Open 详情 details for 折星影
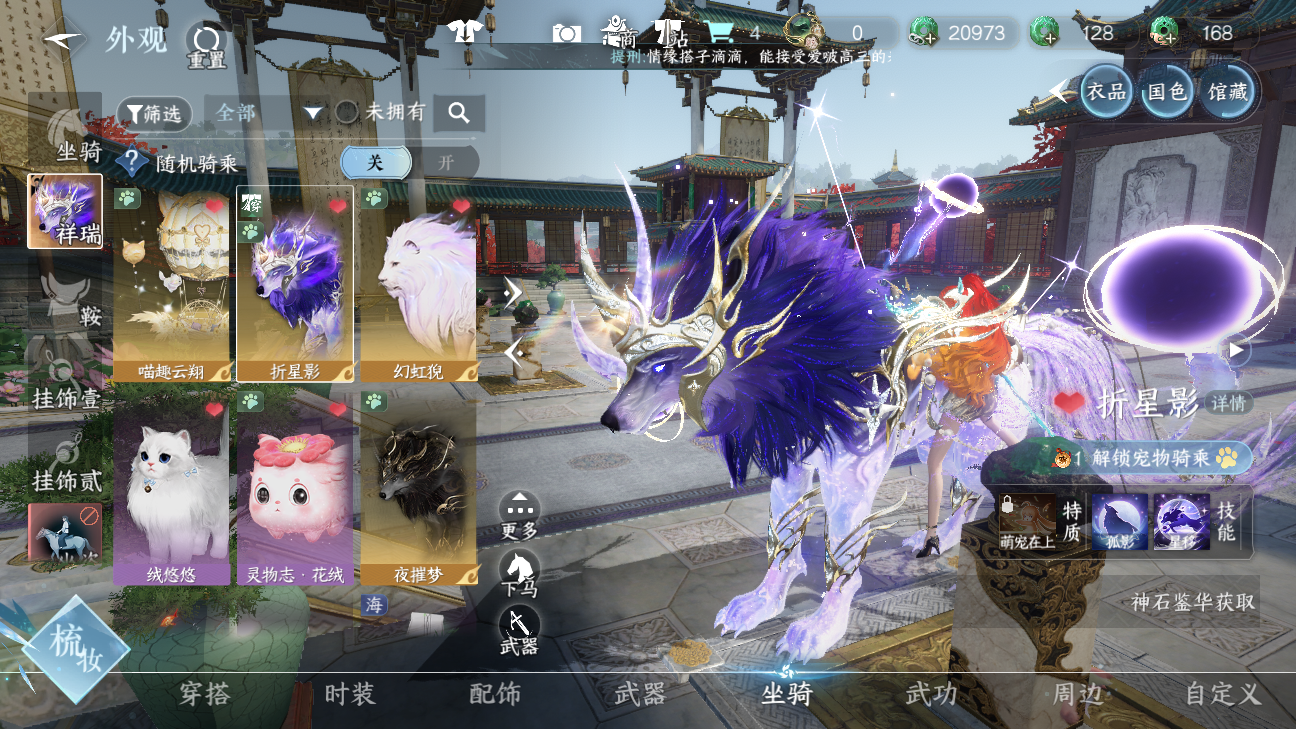Screen dimensions: 1296x729 click(x=1229, y=403)
